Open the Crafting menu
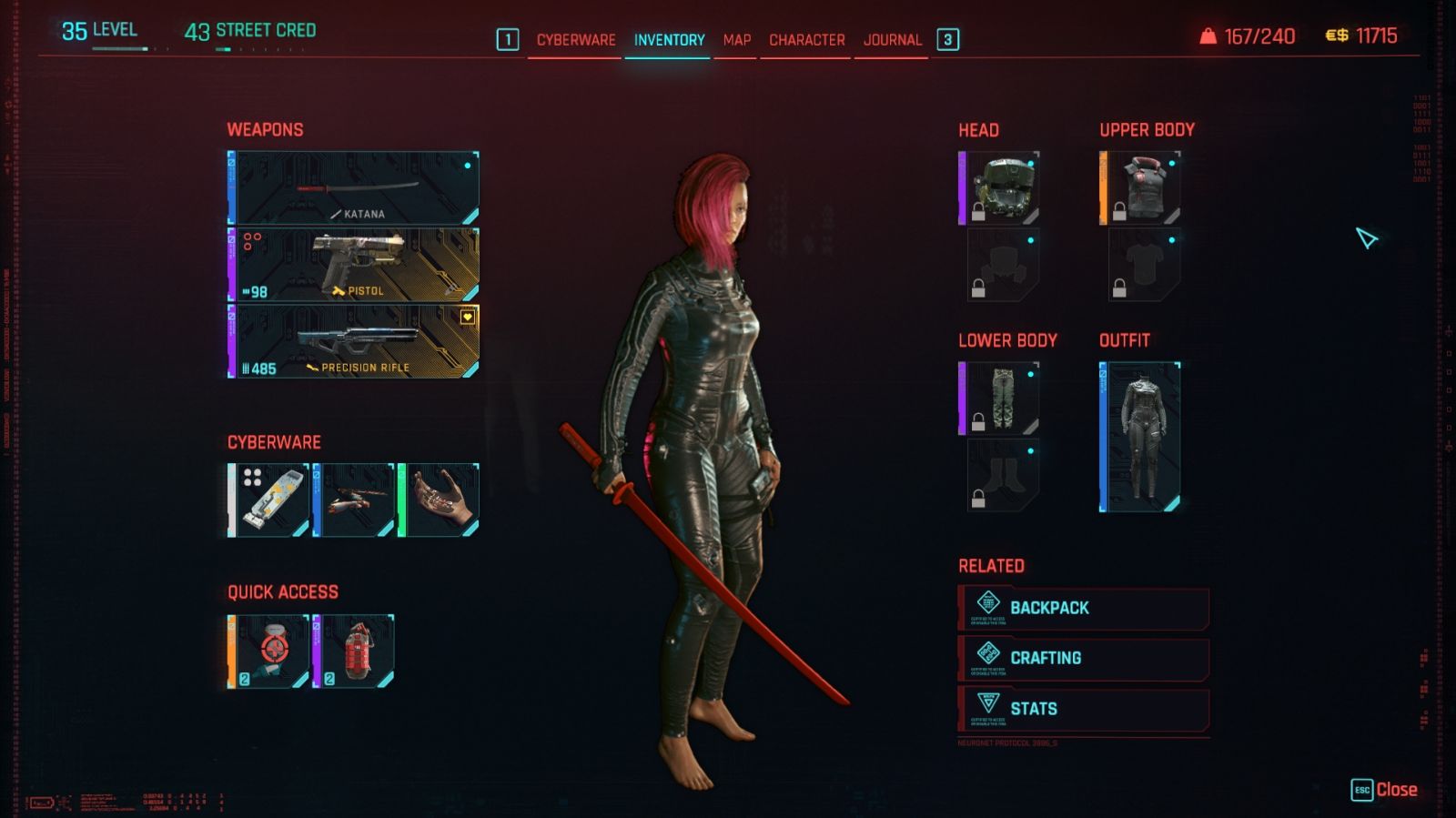This screenshot has width=1456, height=818. pos(1083,658)
